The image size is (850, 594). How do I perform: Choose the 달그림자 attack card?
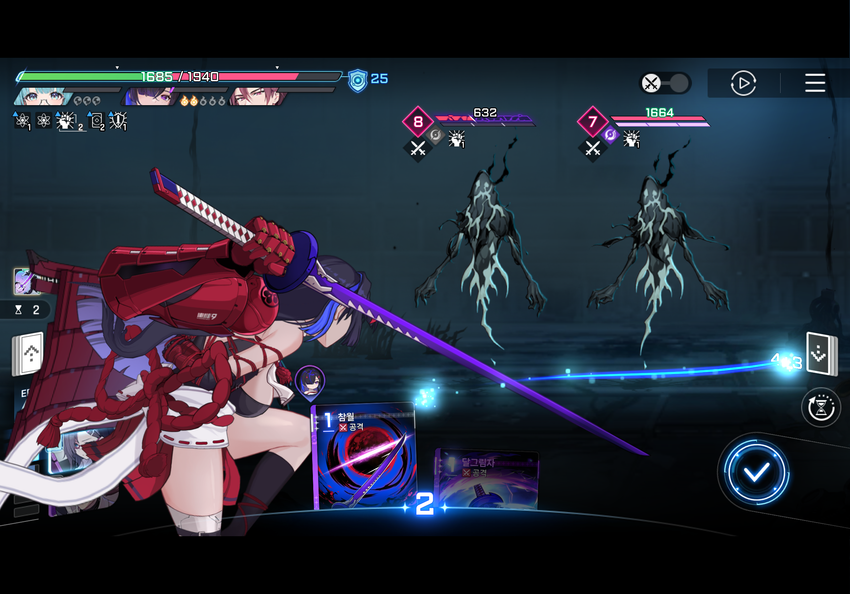click(x=487, y=480)
